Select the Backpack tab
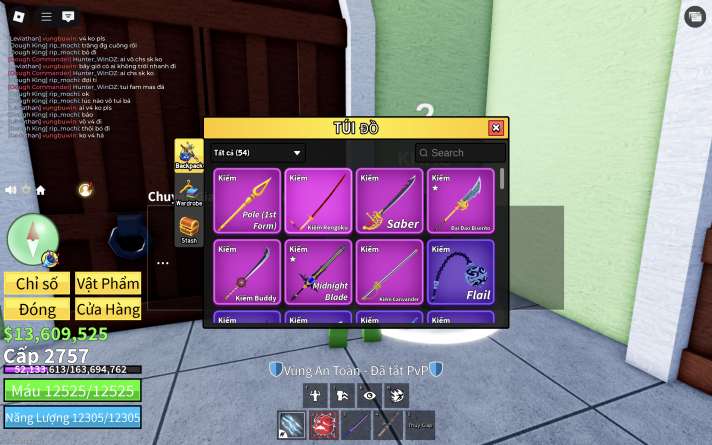Viewport: 712px width, 445px height. [x=189, y=154]
